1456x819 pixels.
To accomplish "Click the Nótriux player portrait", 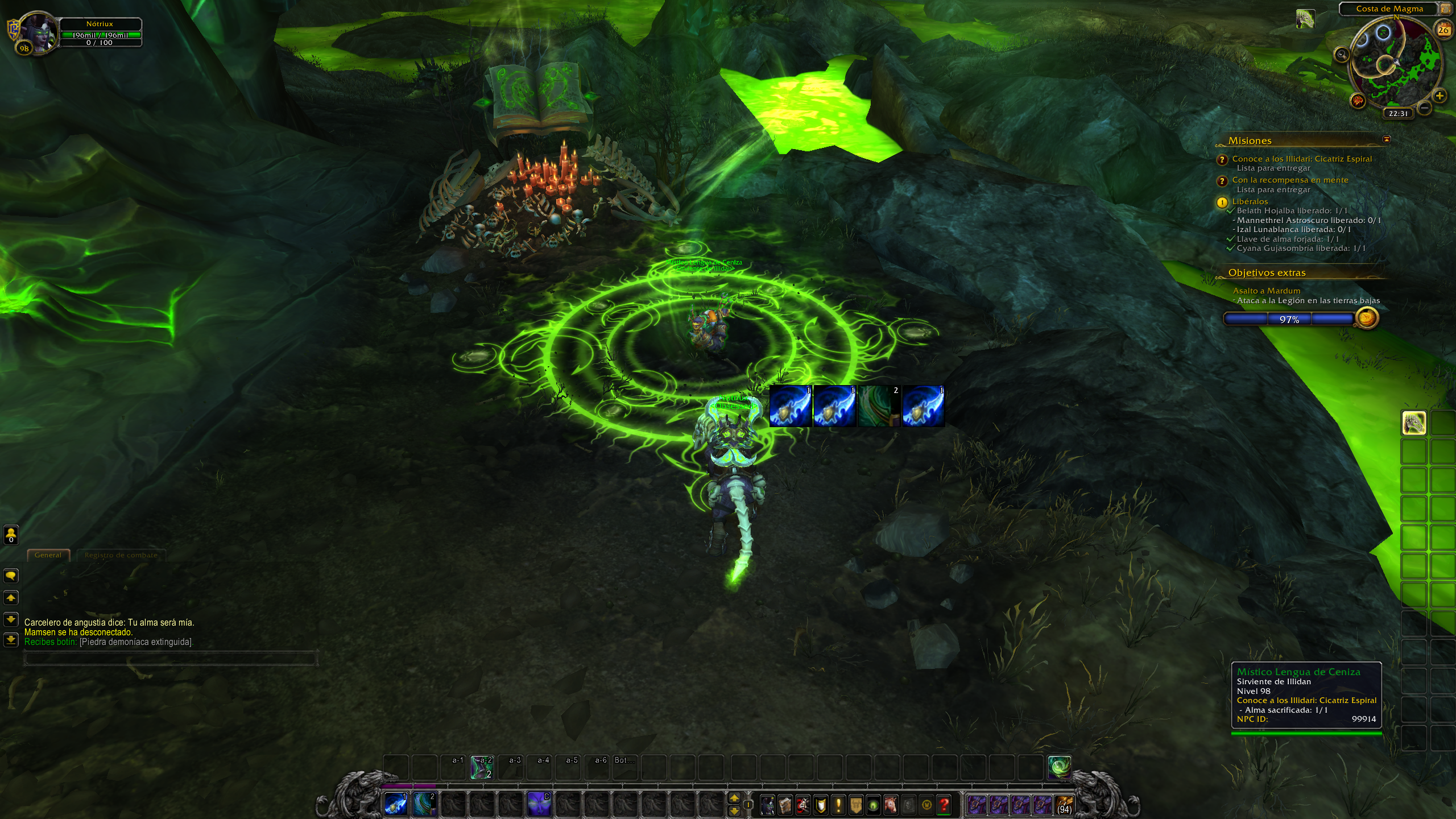I will click(x=38, y=32).
